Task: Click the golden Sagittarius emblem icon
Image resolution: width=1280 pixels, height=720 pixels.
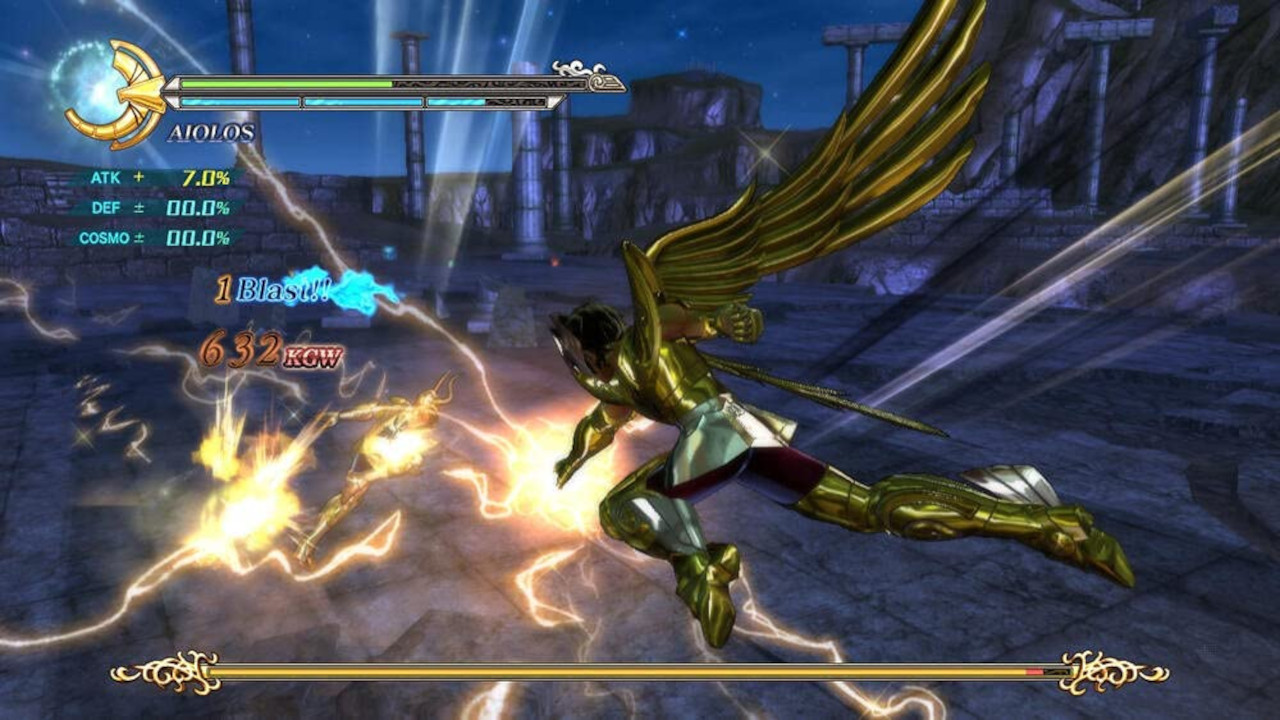Action: tap(118, 93)
